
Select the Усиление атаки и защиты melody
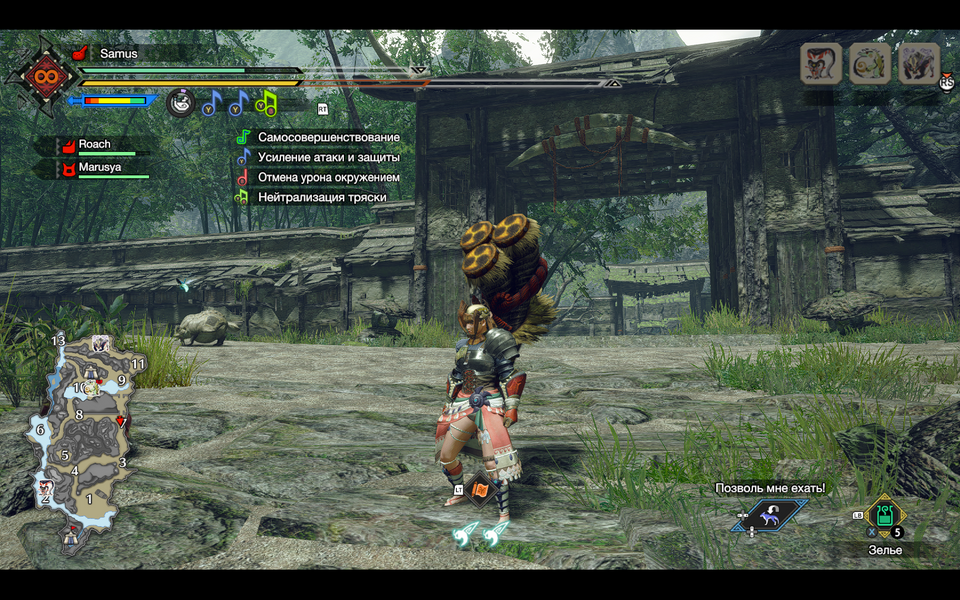(328, 157)
